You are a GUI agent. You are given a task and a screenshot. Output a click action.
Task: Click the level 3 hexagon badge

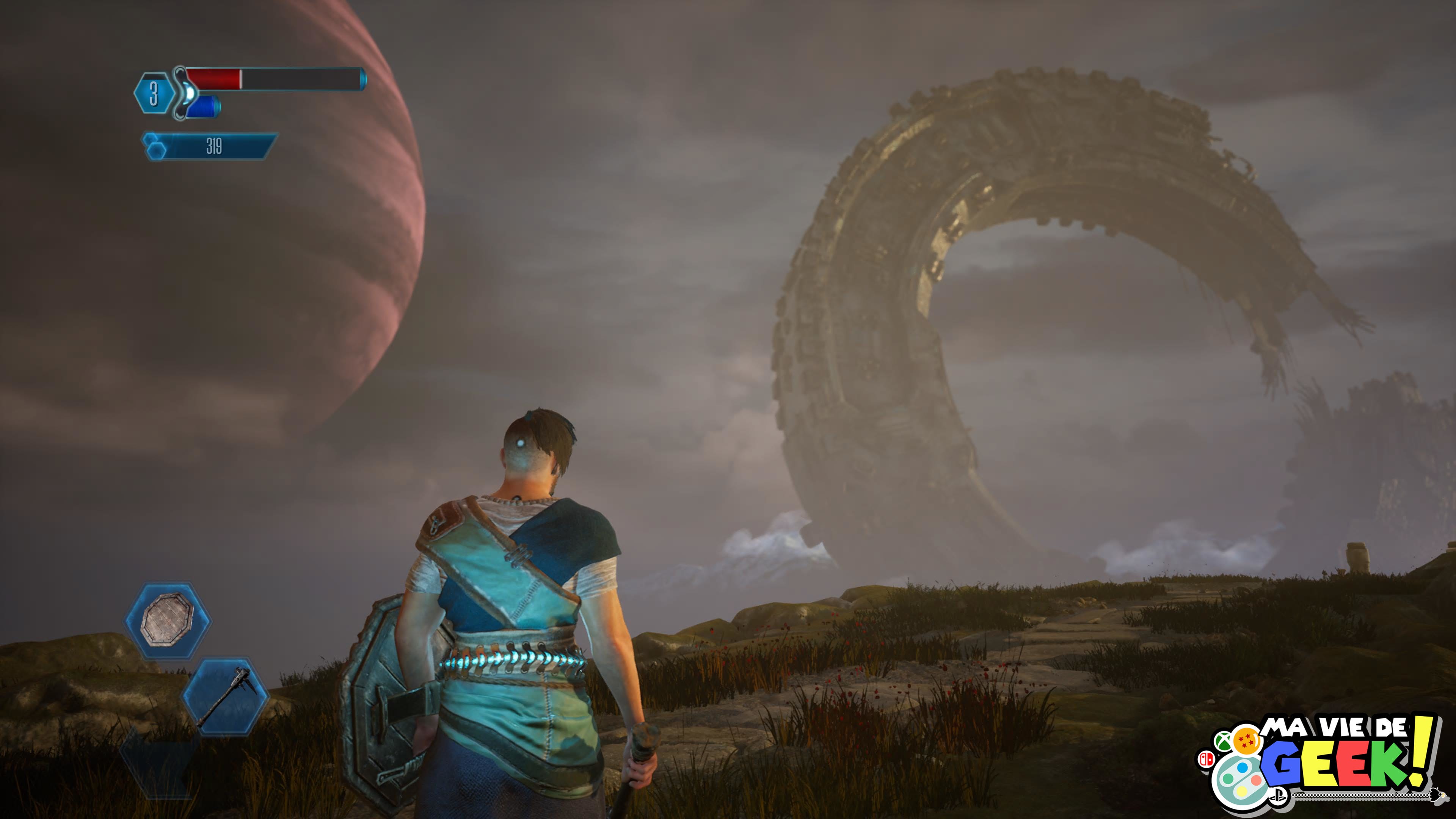pos(153,93)
